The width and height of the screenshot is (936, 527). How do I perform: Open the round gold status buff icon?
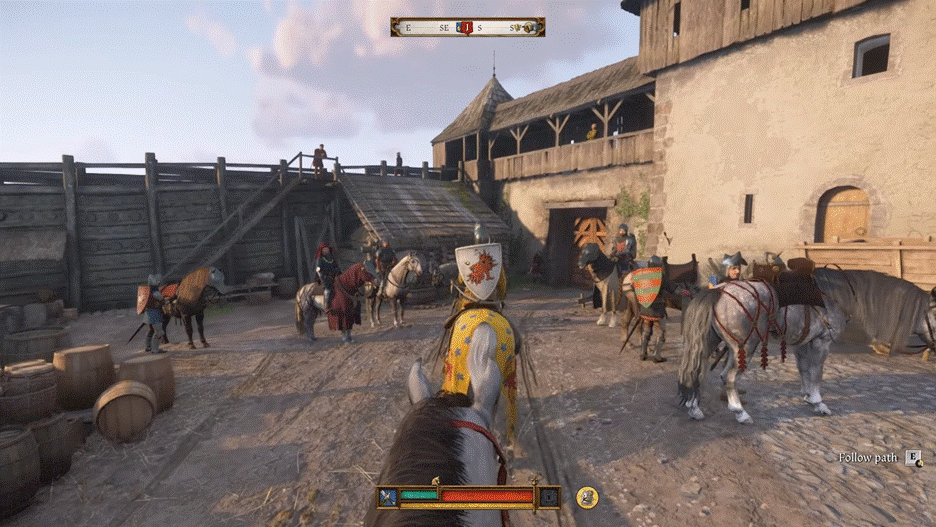coord(587,497)
